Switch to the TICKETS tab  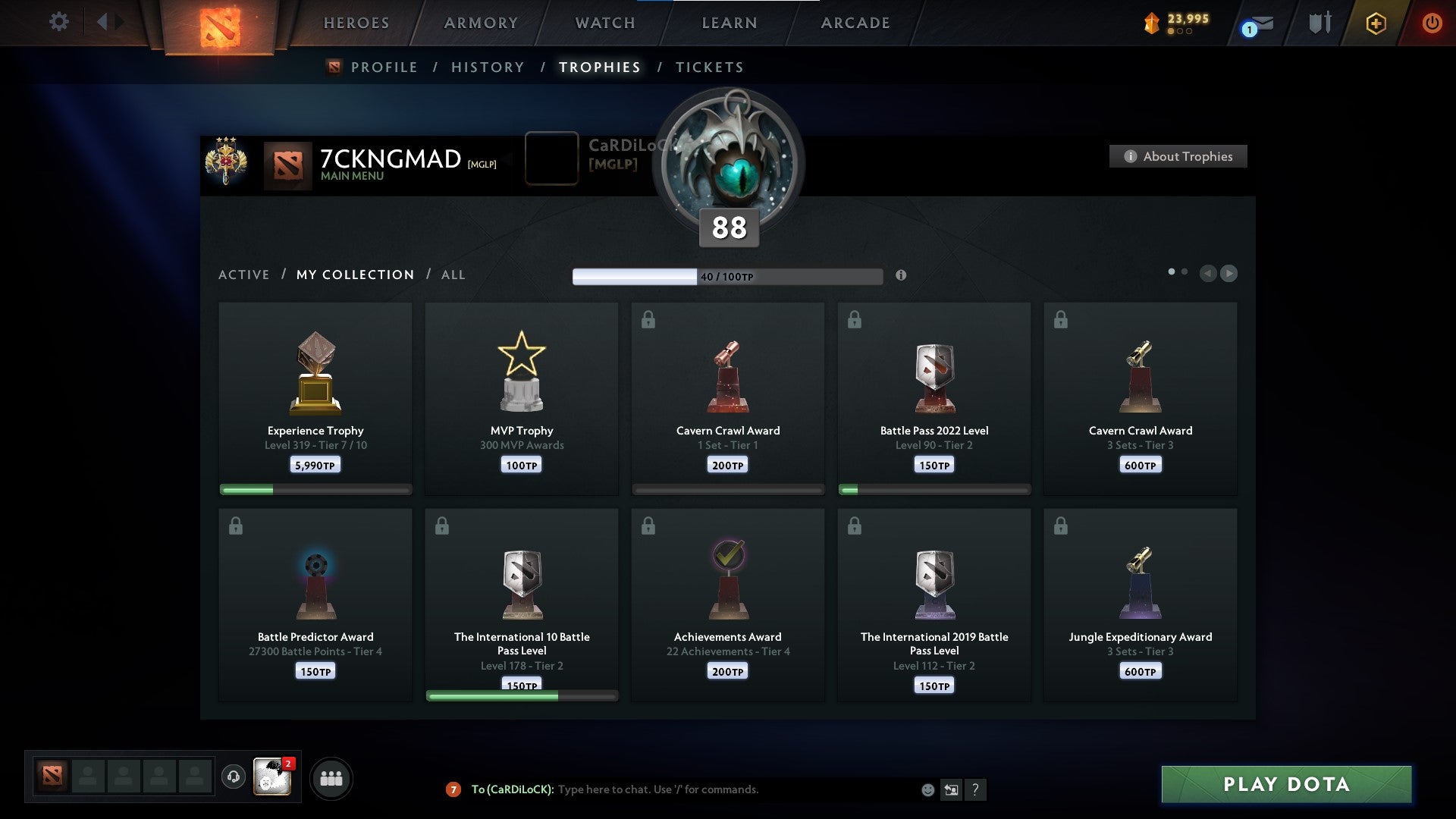709,67
